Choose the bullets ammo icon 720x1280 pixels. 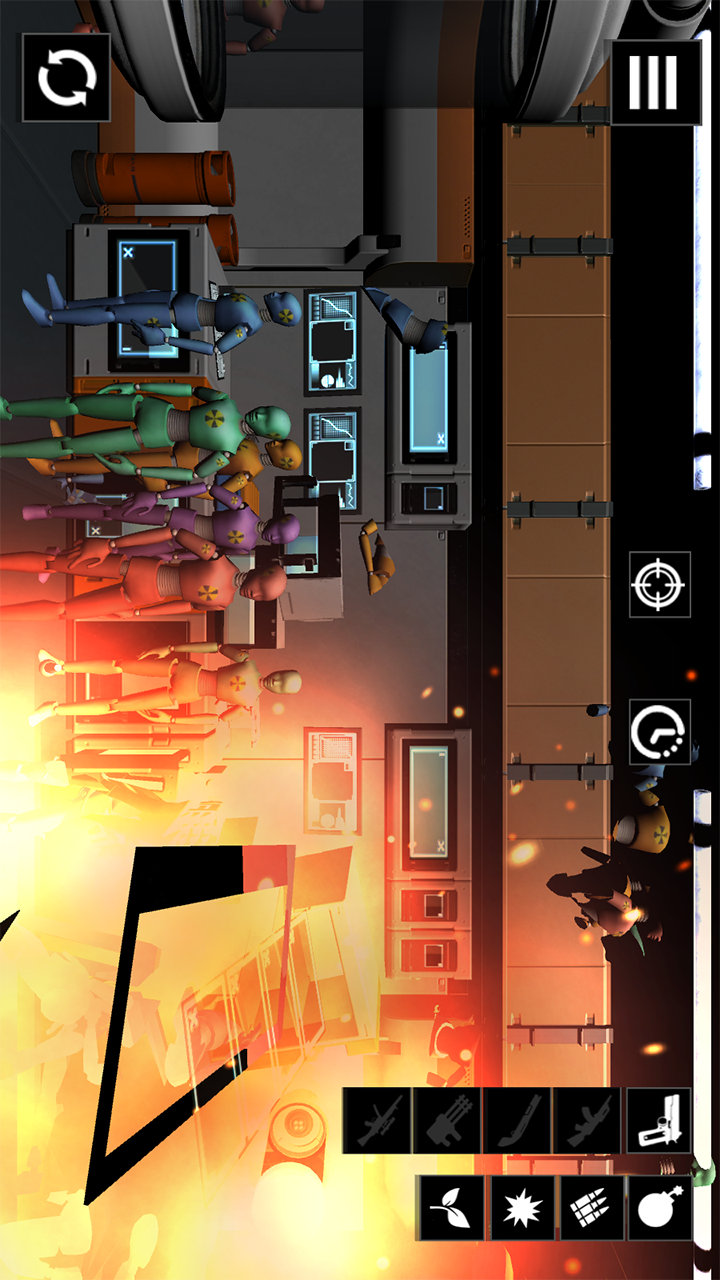point(591,1208)
